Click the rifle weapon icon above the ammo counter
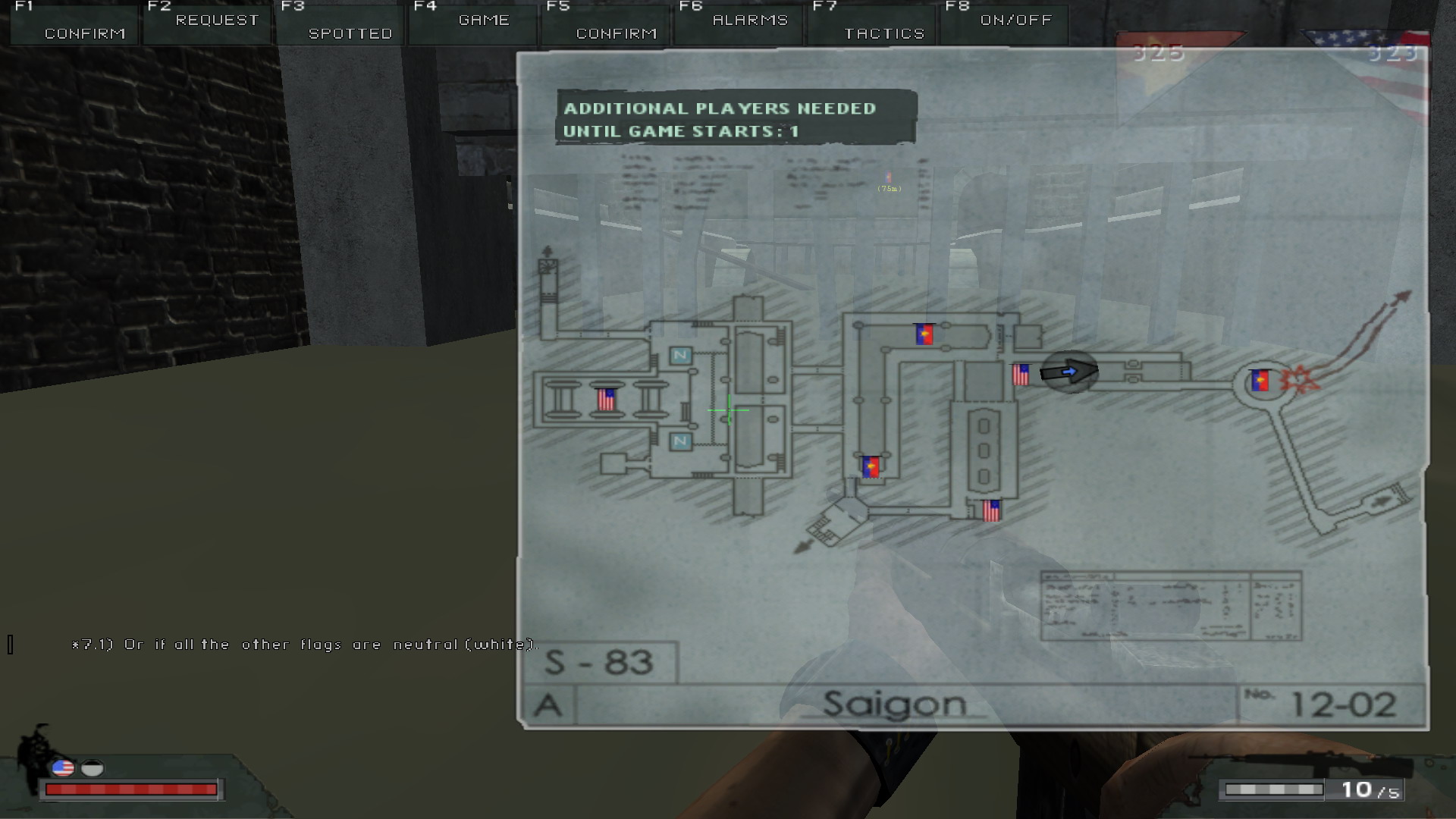 1304,764
